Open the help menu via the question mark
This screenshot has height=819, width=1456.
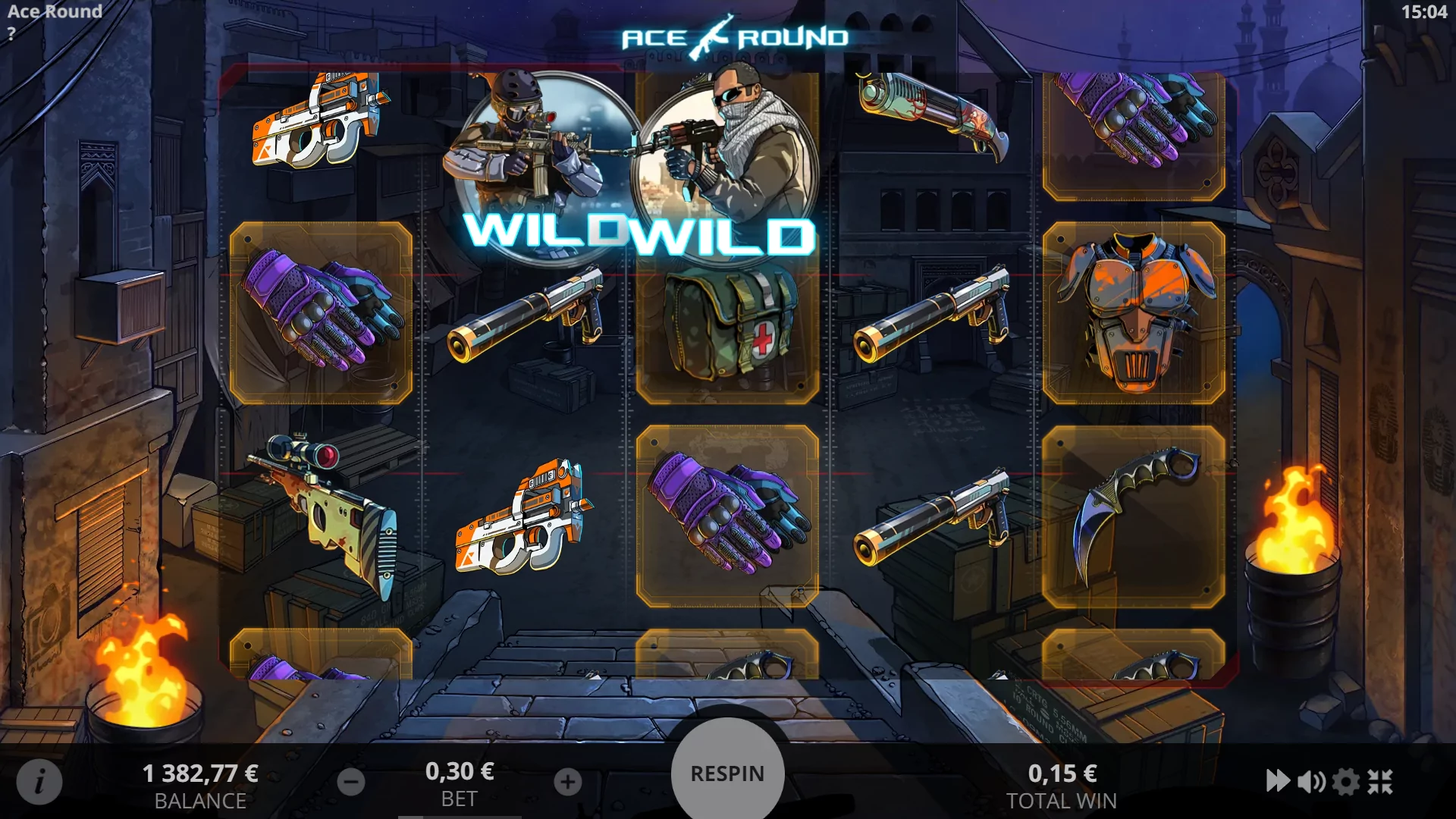coord(11,32)
